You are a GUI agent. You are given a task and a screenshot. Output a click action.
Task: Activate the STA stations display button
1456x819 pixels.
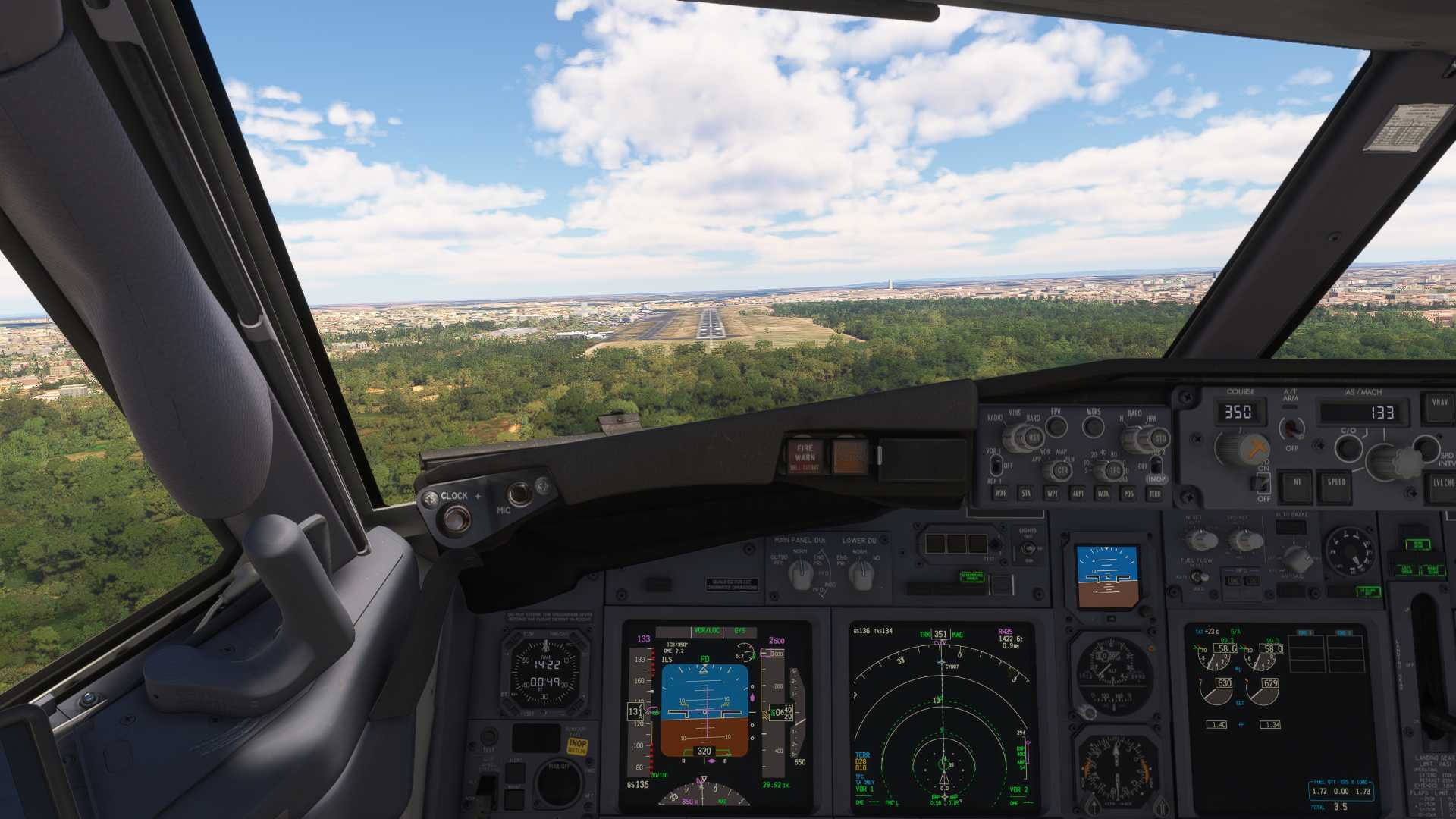point(1026,494)
